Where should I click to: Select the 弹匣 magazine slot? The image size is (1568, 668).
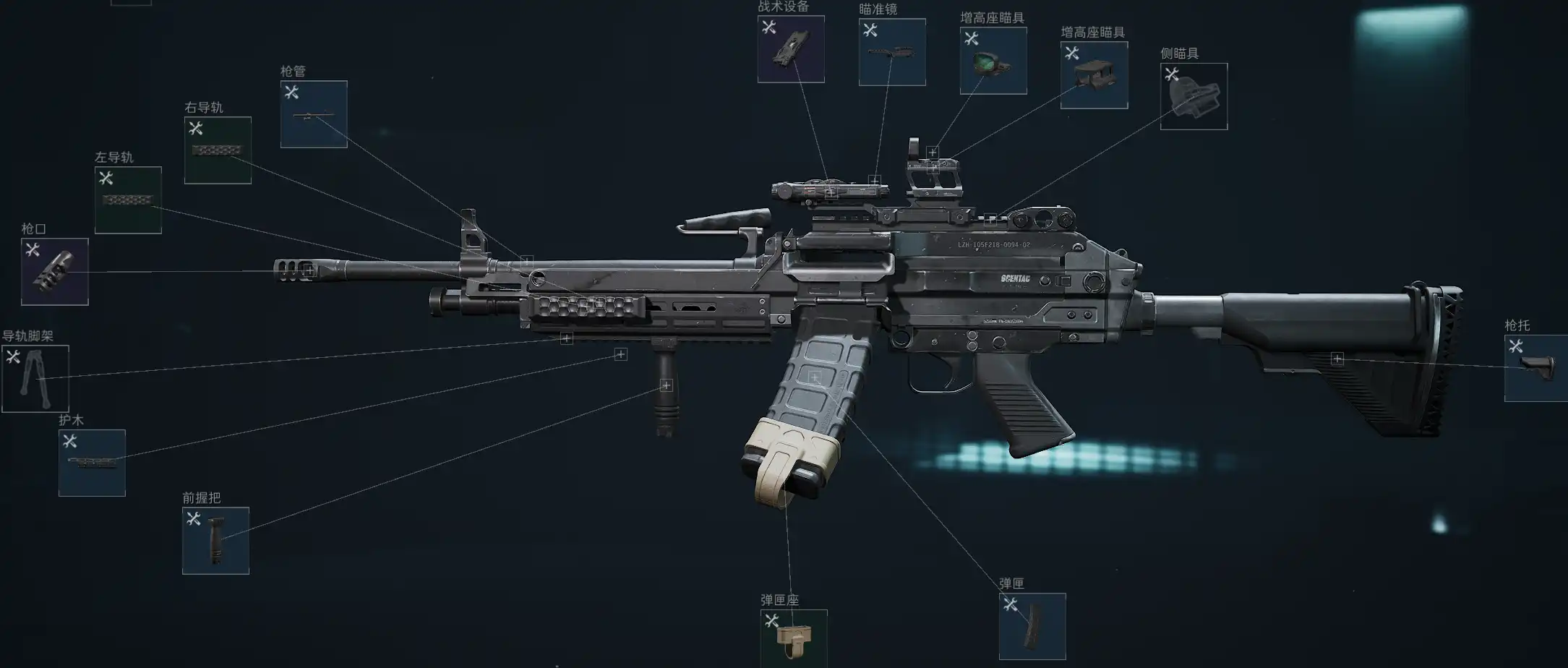coord(1032,626)
